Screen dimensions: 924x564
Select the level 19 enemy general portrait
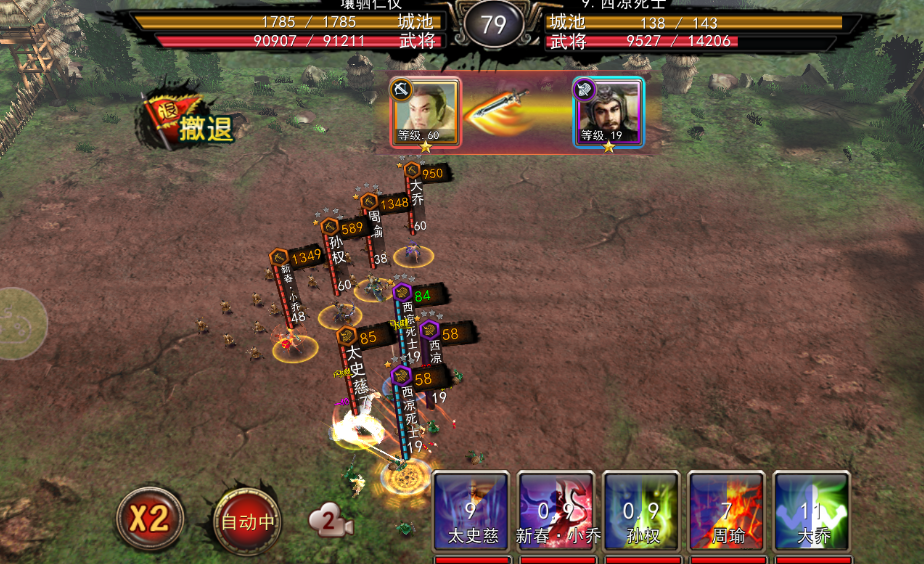tap(608, 111)
